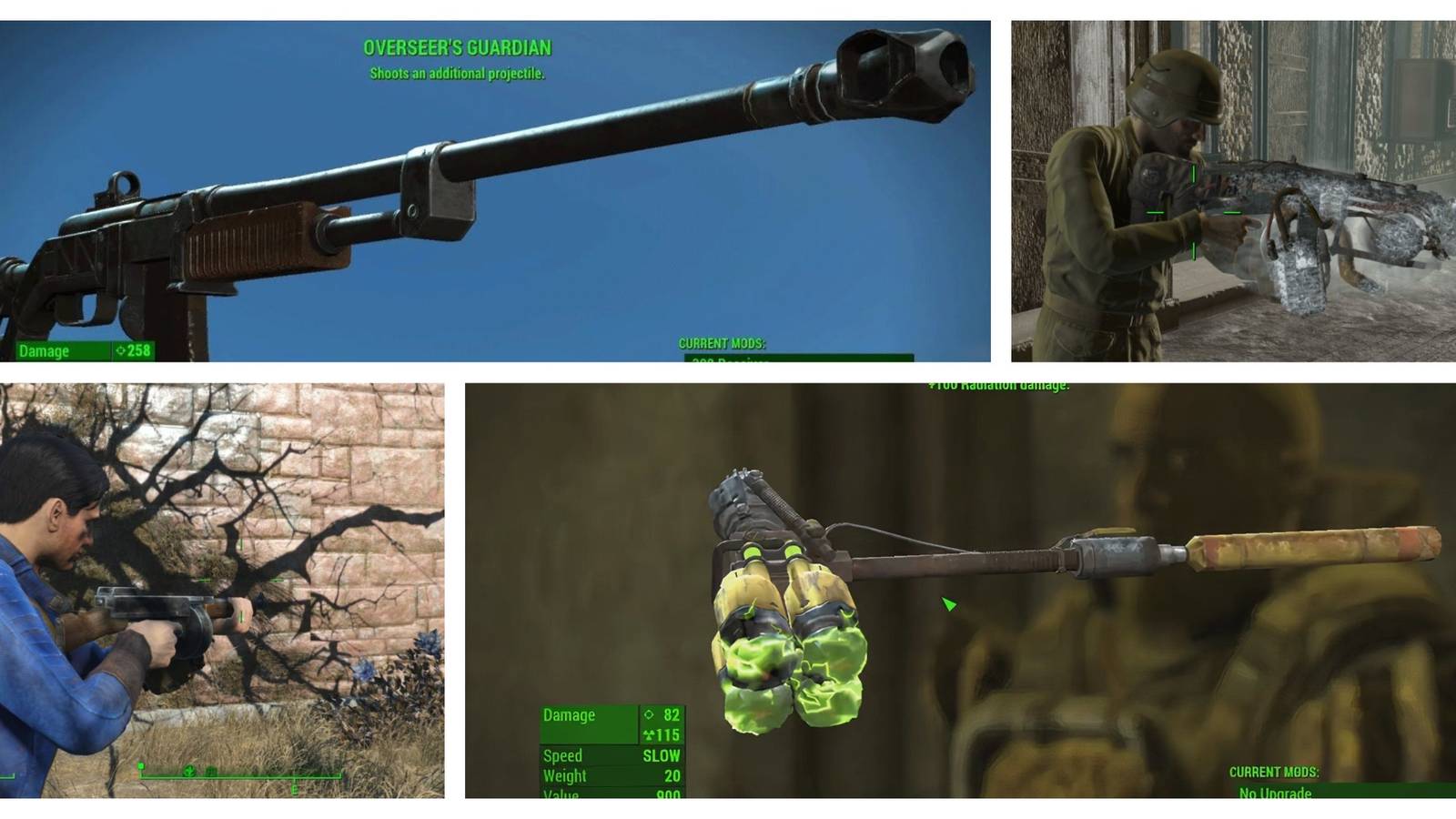The height and width of the screenshot is (819, 1456).
Task: Click the damage diamond icon beside 258
Action: [122, 350]
